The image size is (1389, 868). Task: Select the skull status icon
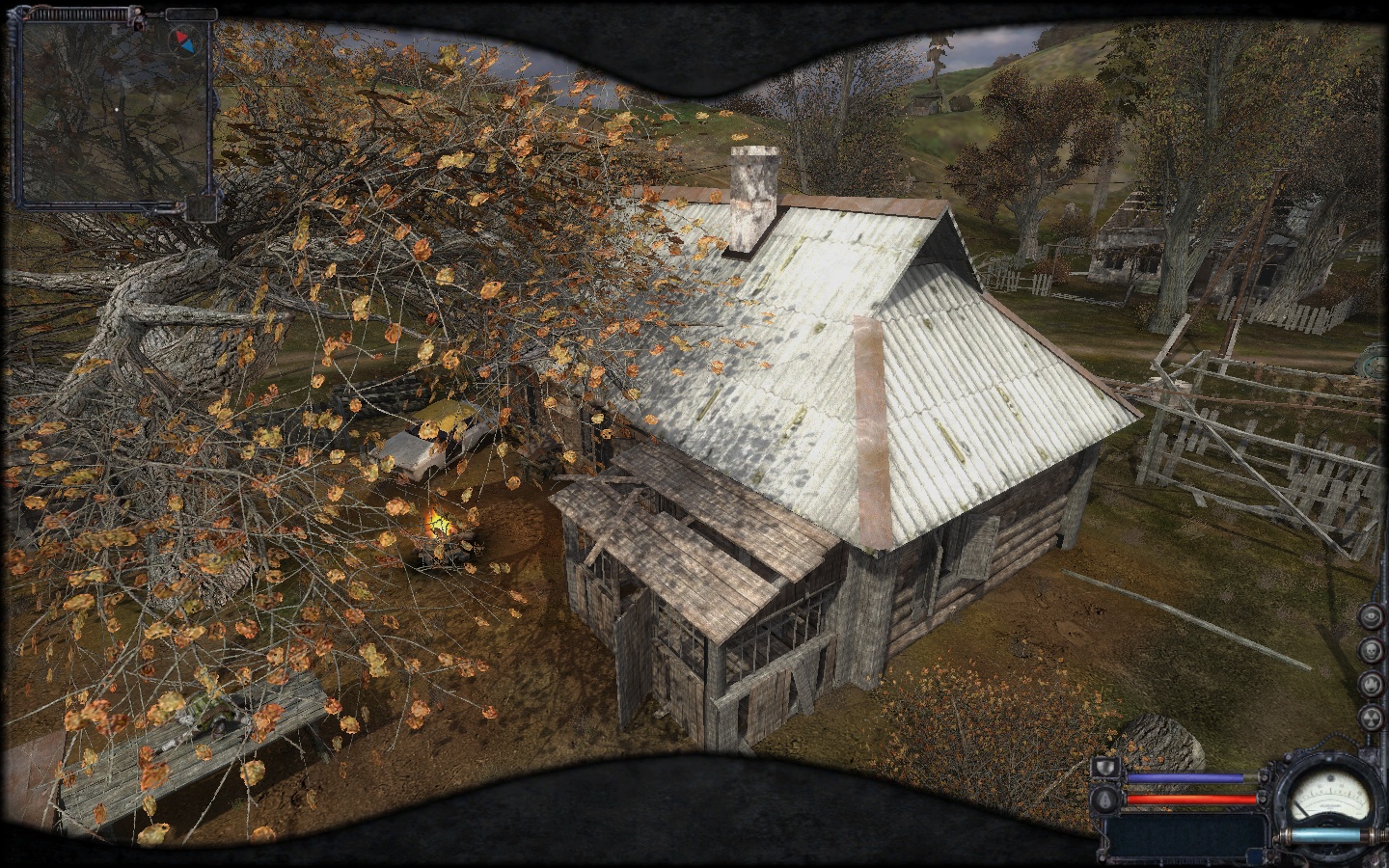(x=1371, y=651)
